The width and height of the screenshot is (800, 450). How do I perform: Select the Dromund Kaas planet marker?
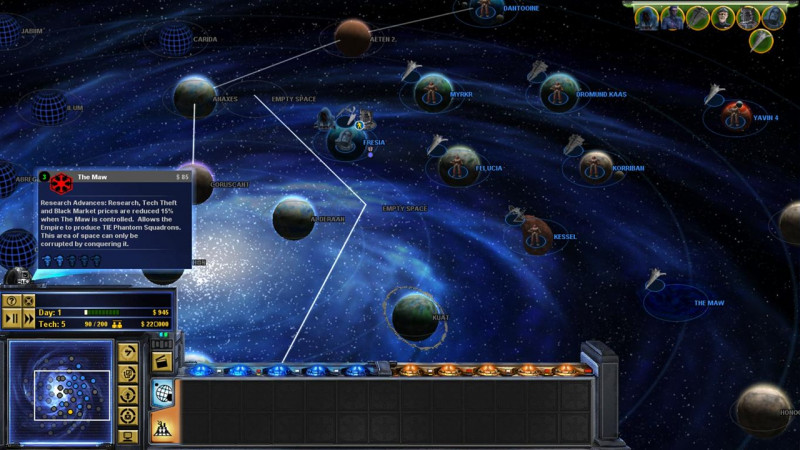click(560, 93)
